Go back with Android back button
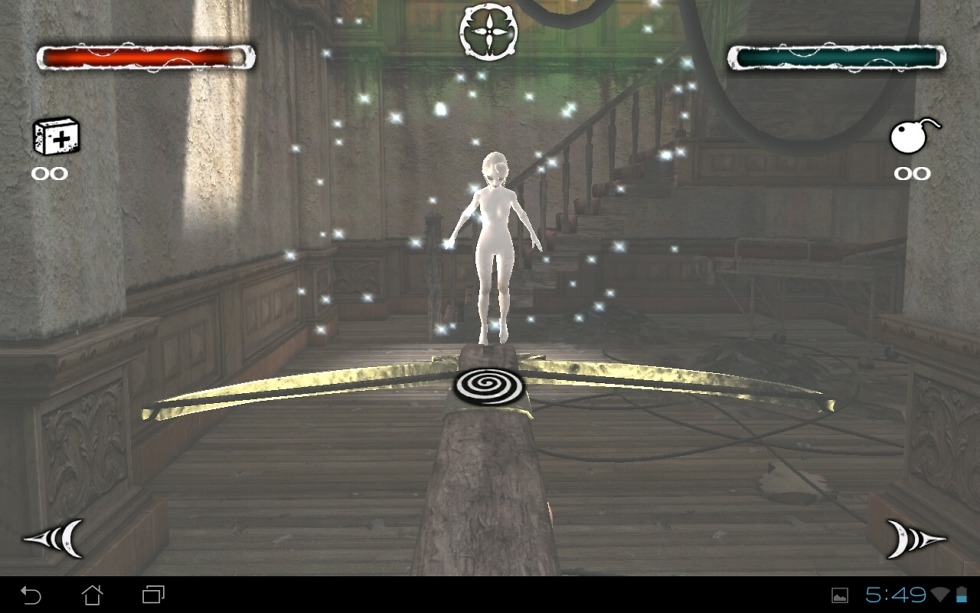The height and width of the screenshot is (613, 980). (31, 596)
